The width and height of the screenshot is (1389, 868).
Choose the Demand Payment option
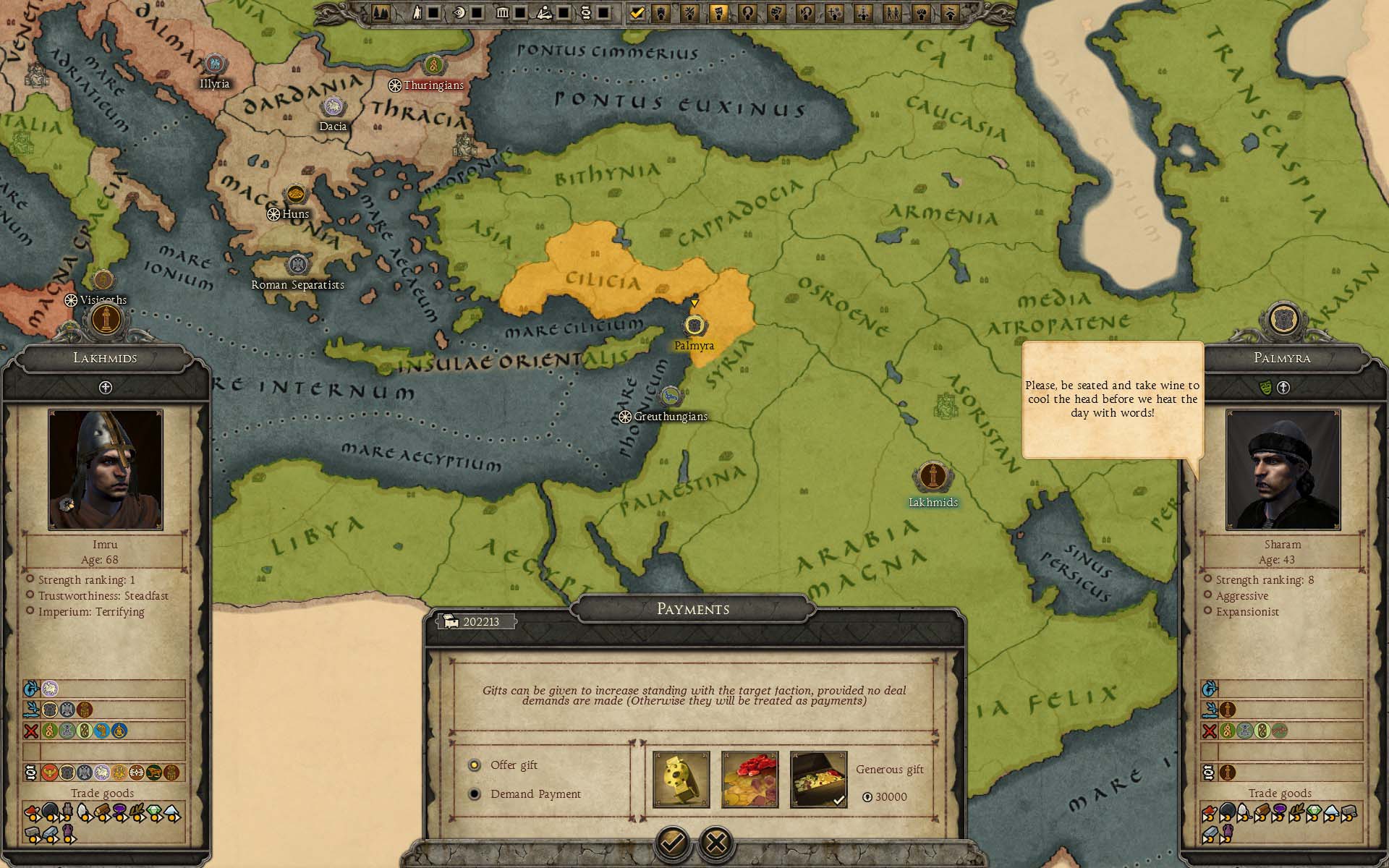[x=475, y=794]
